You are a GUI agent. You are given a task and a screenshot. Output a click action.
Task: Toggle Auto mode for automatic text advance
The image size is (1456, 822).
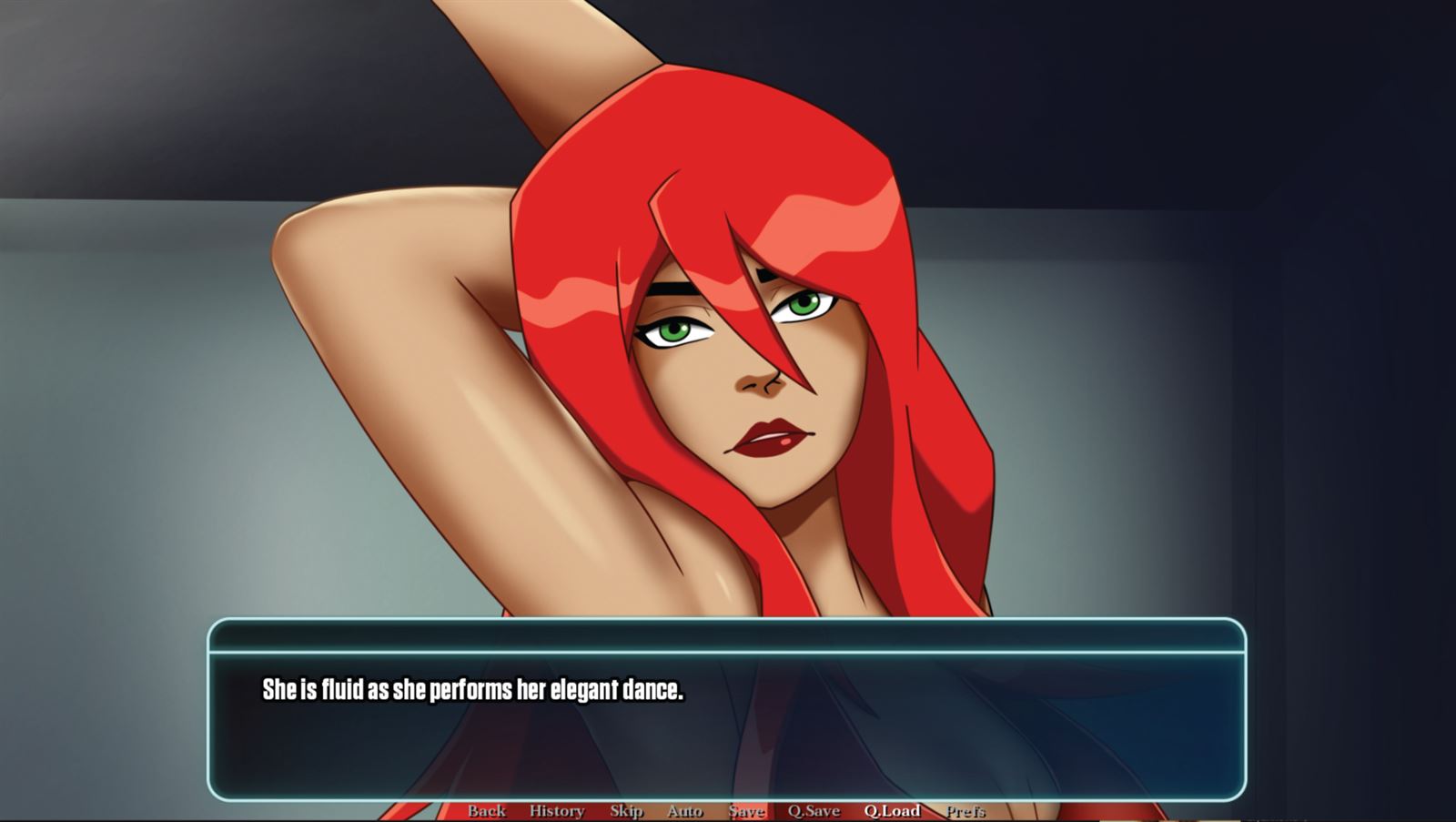(685, 810)
